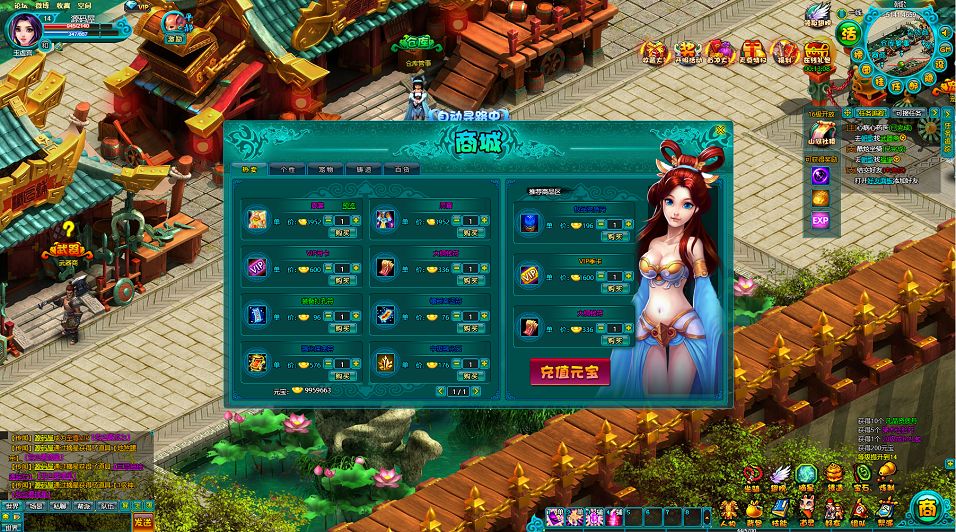956x532 pixels.
Task: Go to the next shop page
Action: pos(477,391)
